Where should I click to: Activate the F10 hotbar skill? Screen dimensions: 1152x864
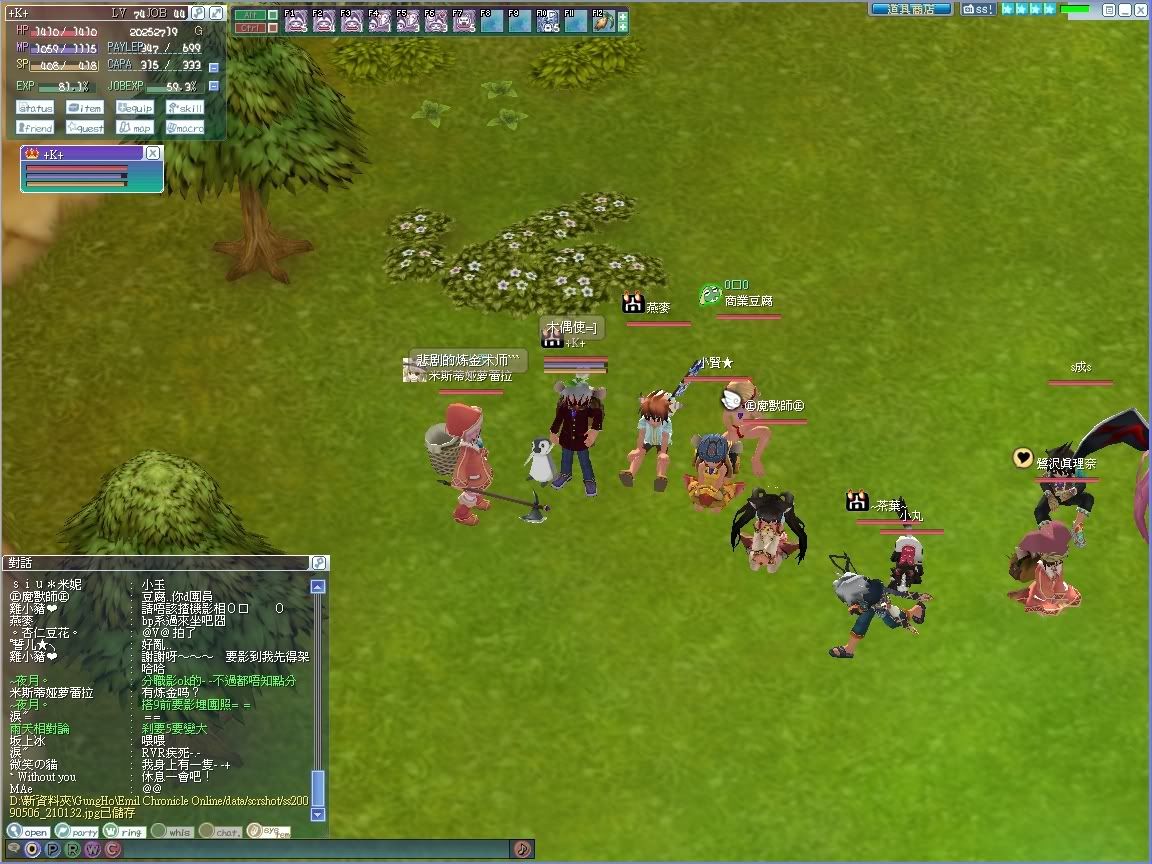547,21
